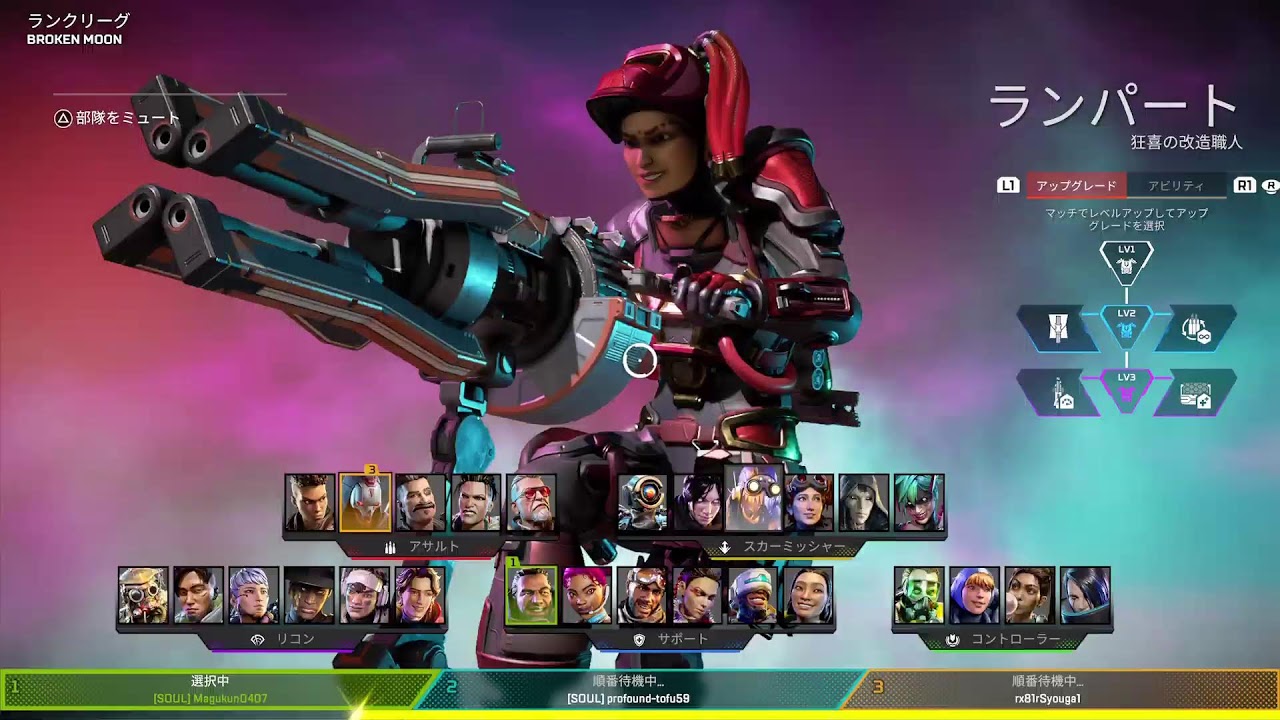Choose the gold-highlighted Ash portrait
1280x720 pixels.
pos(365,502)
